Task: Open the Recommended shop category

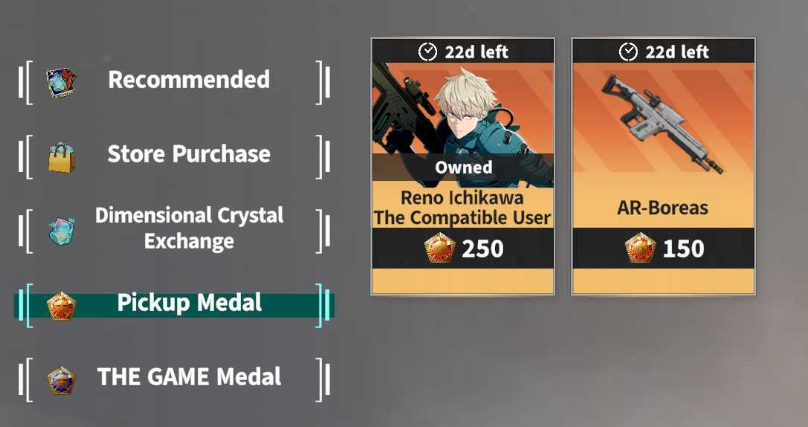Action: [175, 80]
